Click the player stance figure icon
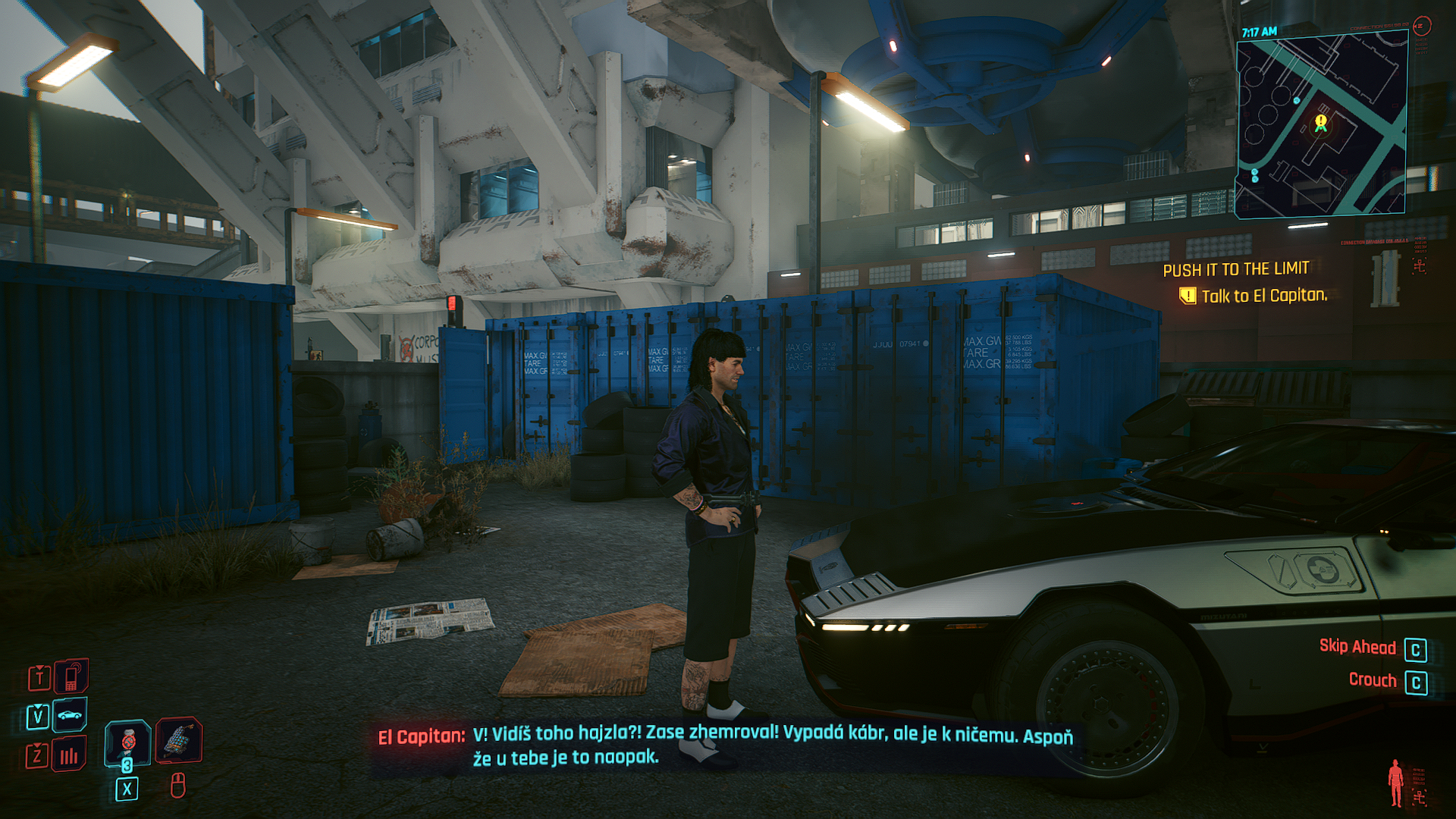Image resolution: width=1456 pixels, height=819 pixels. point(1395,783)
